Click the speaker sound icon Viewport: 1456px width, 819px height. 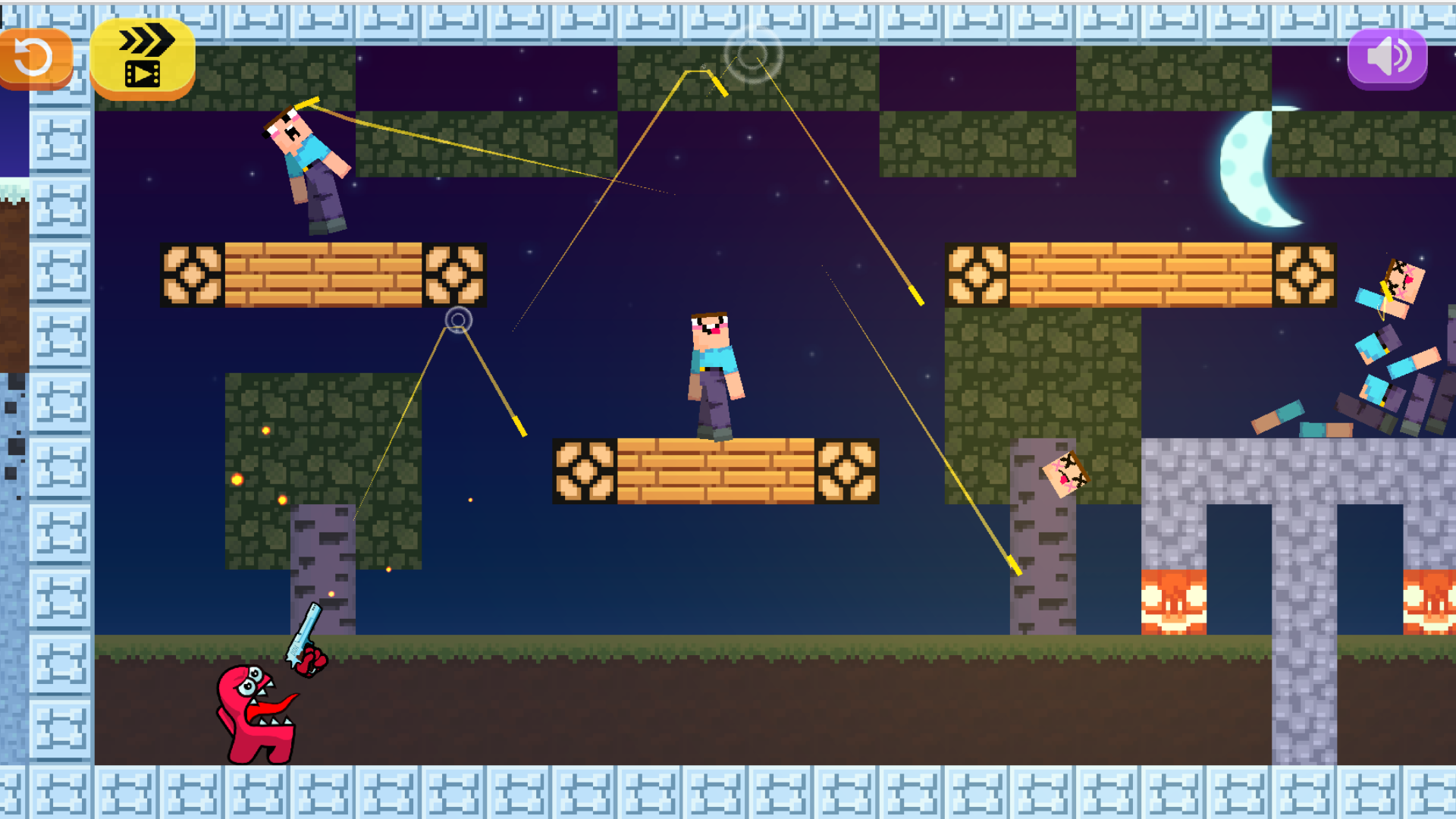(1387, 55)
